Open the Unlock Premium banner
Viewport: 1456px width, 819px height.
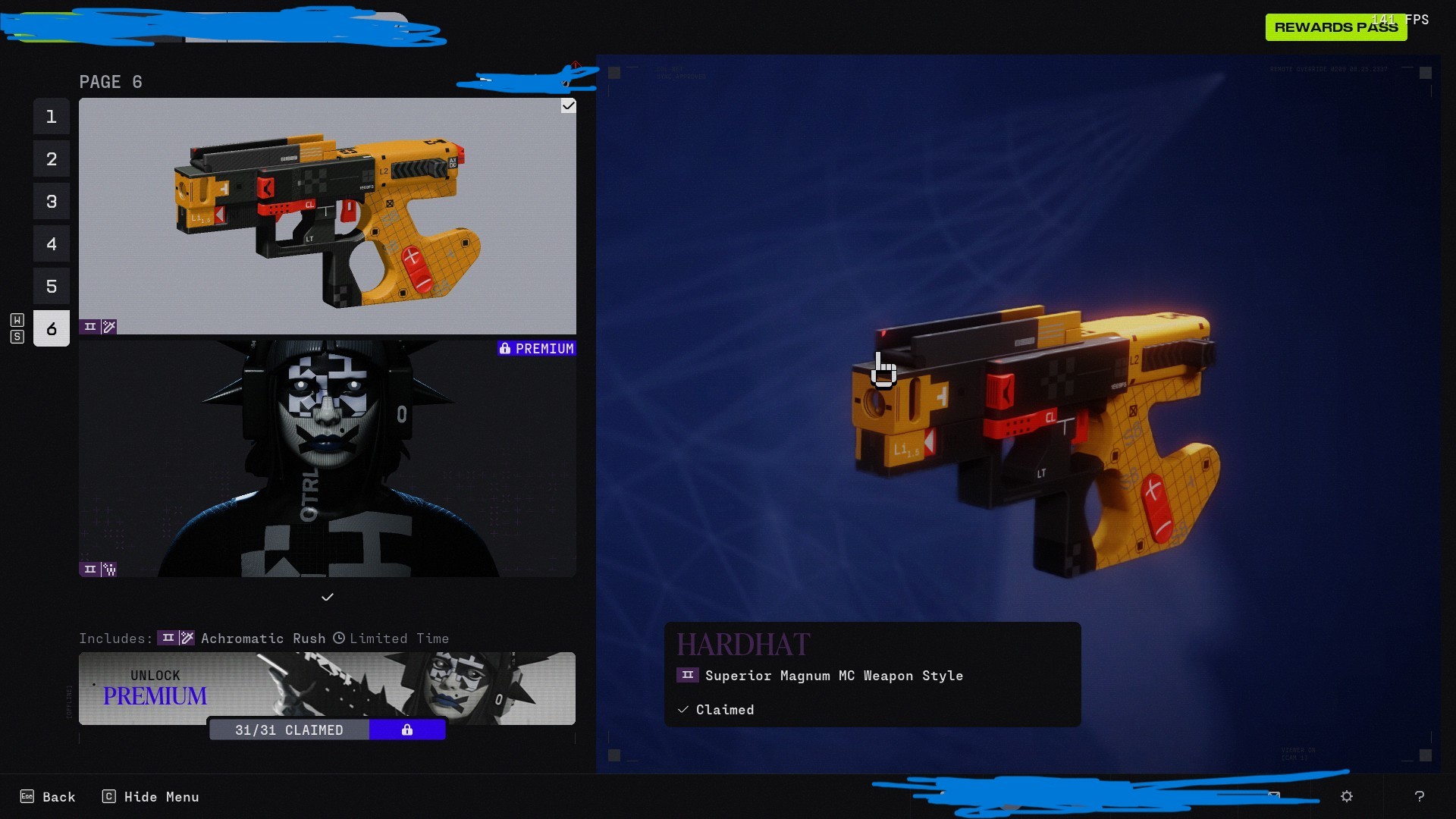[327, 686]
